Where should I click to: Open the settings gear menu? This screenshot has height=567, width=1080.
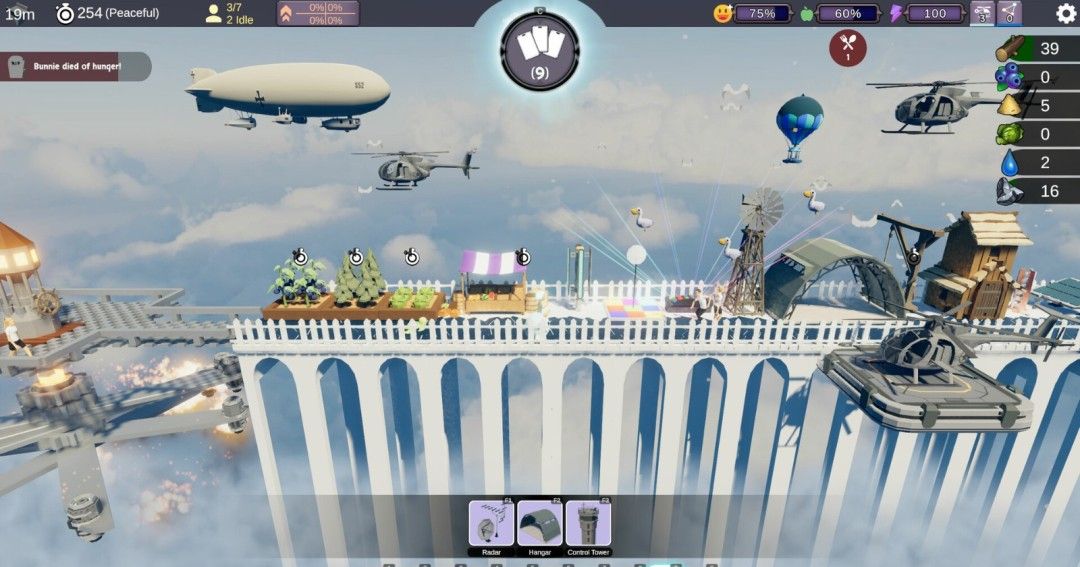(x=1066, y=13)
